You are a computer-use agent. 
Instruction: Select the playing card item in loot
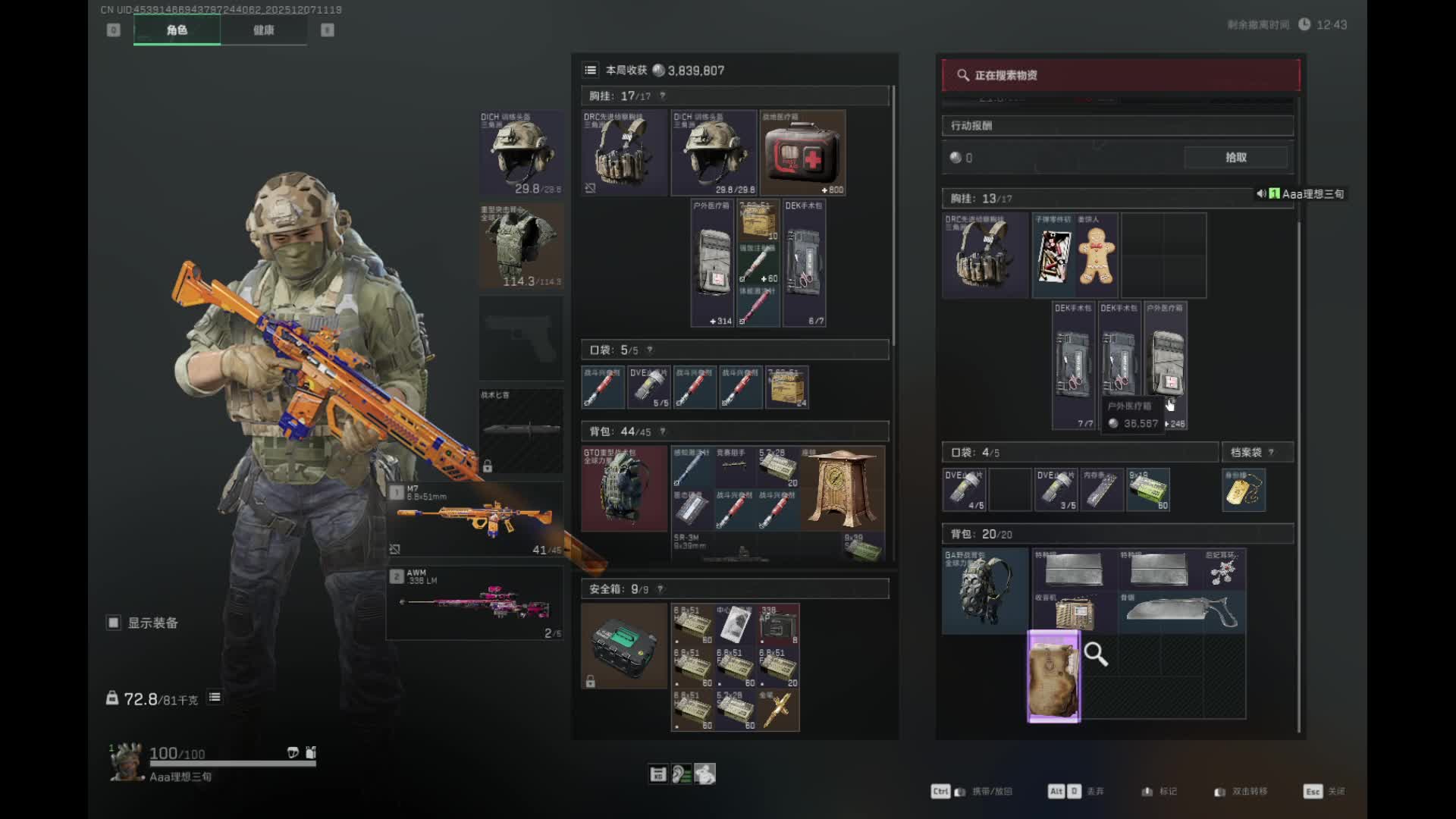pos(1053,256)
